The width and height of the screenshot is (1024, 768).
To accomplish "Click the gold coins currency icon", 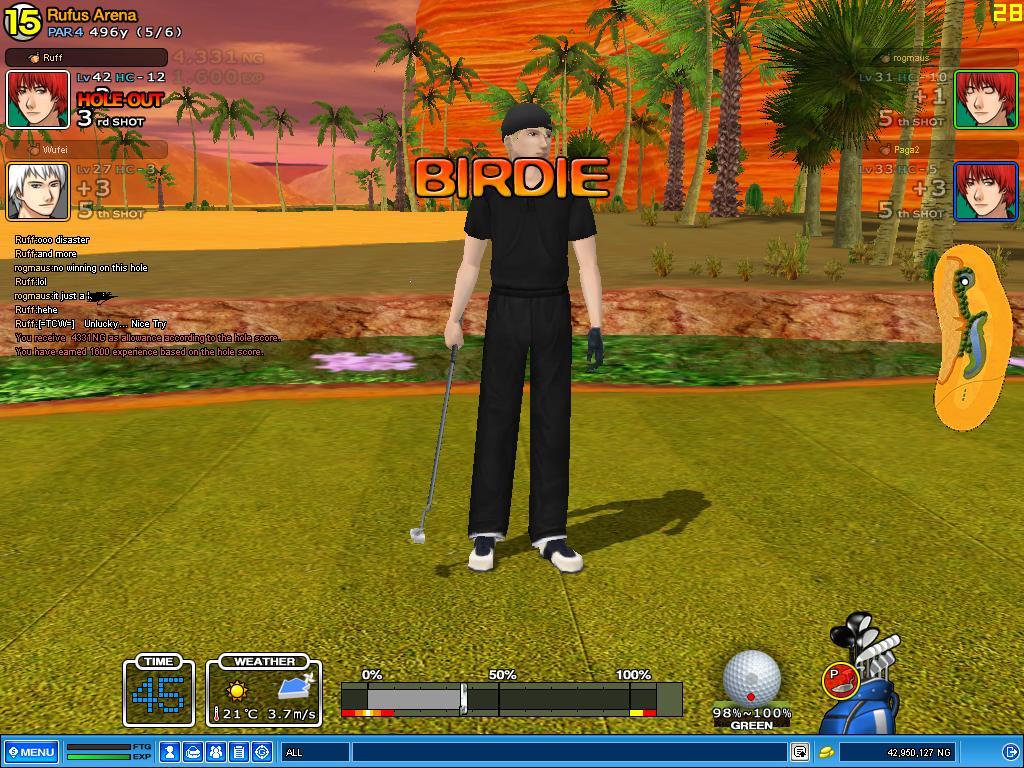I will coord(827,752).
